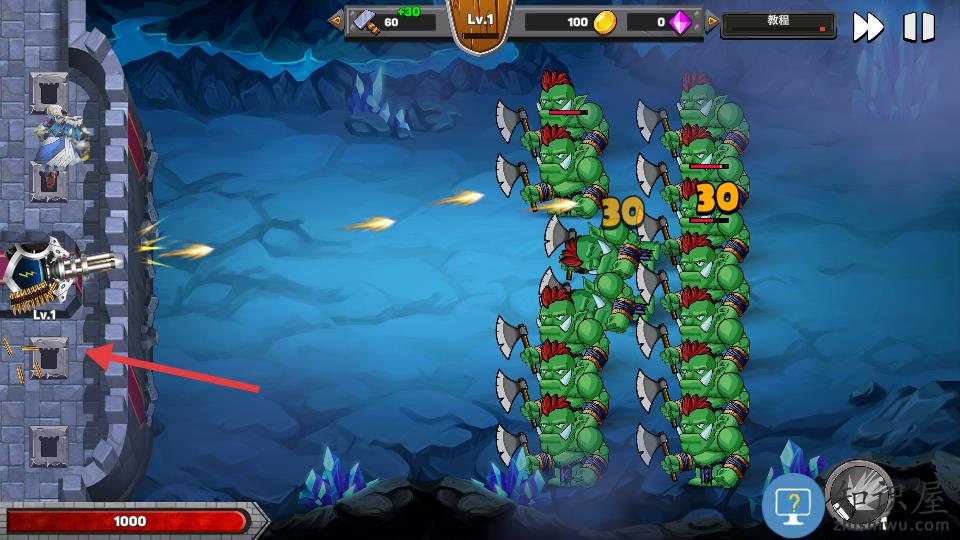Click the tower slot indicated by the red arrow

[48, 357]
